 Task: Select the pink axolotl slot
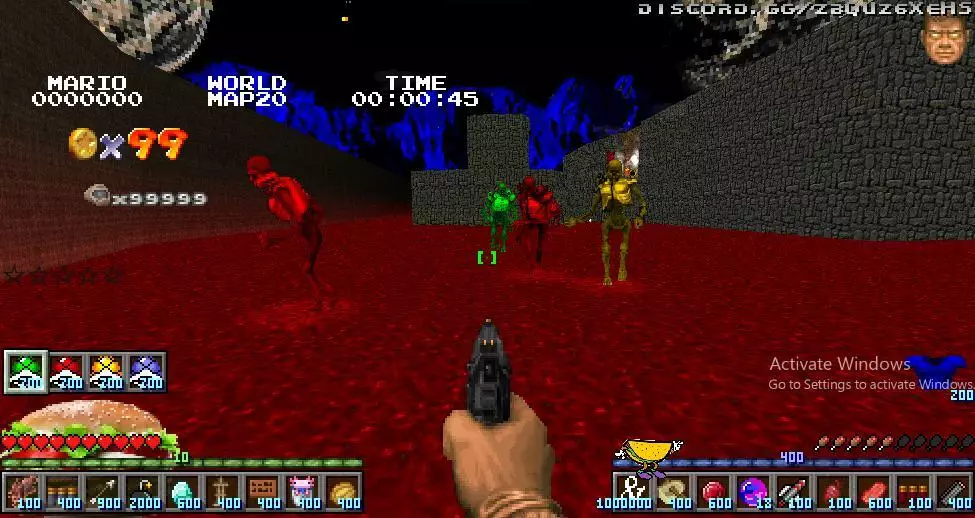(303, 492)
